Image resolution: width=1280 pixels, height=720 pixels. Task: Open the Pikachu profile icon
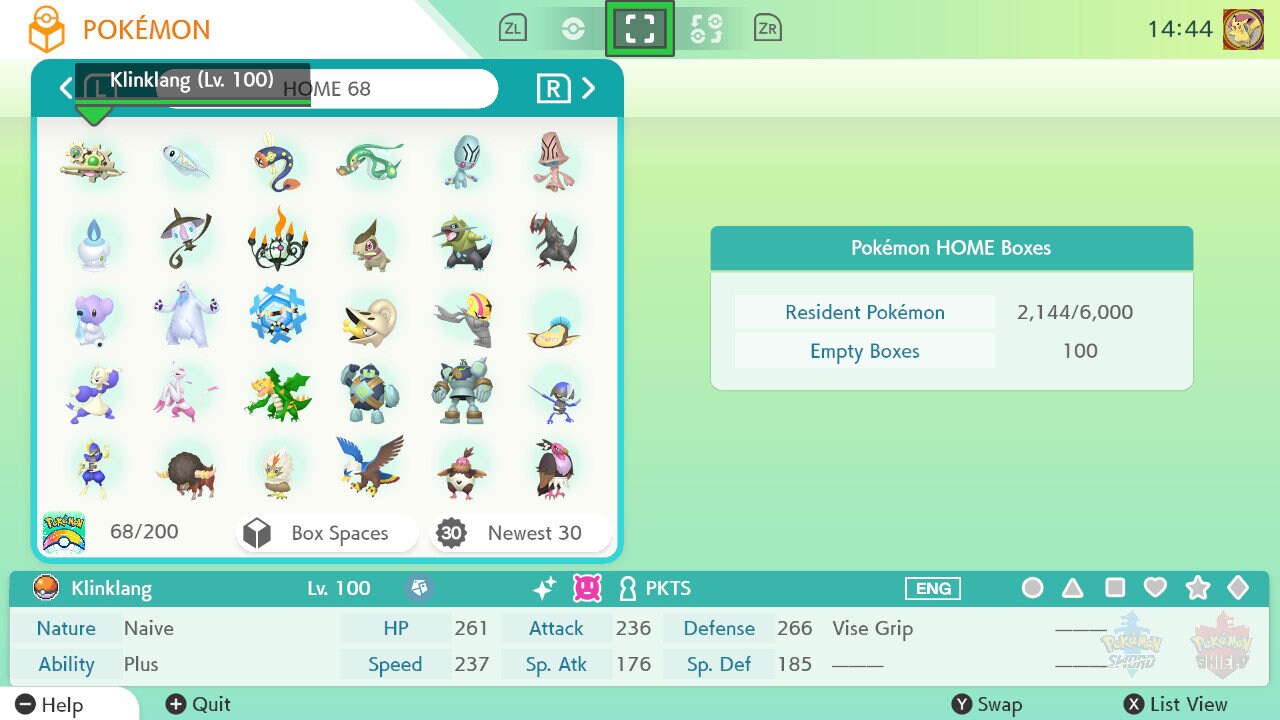pyautogui.click(x=1243, y=29)
